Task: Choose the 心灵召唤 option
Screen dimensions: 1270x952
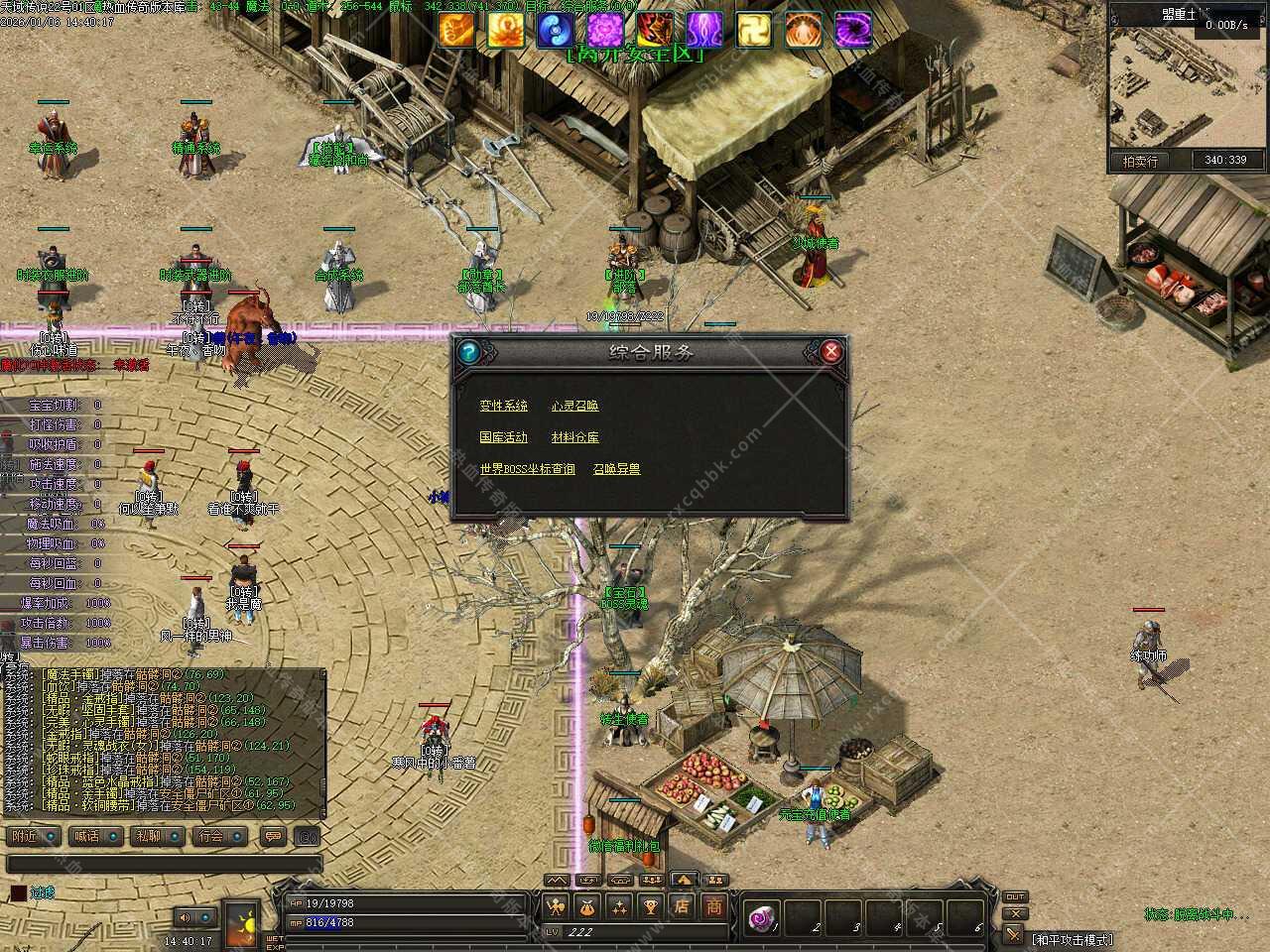Action: (575, 406)
